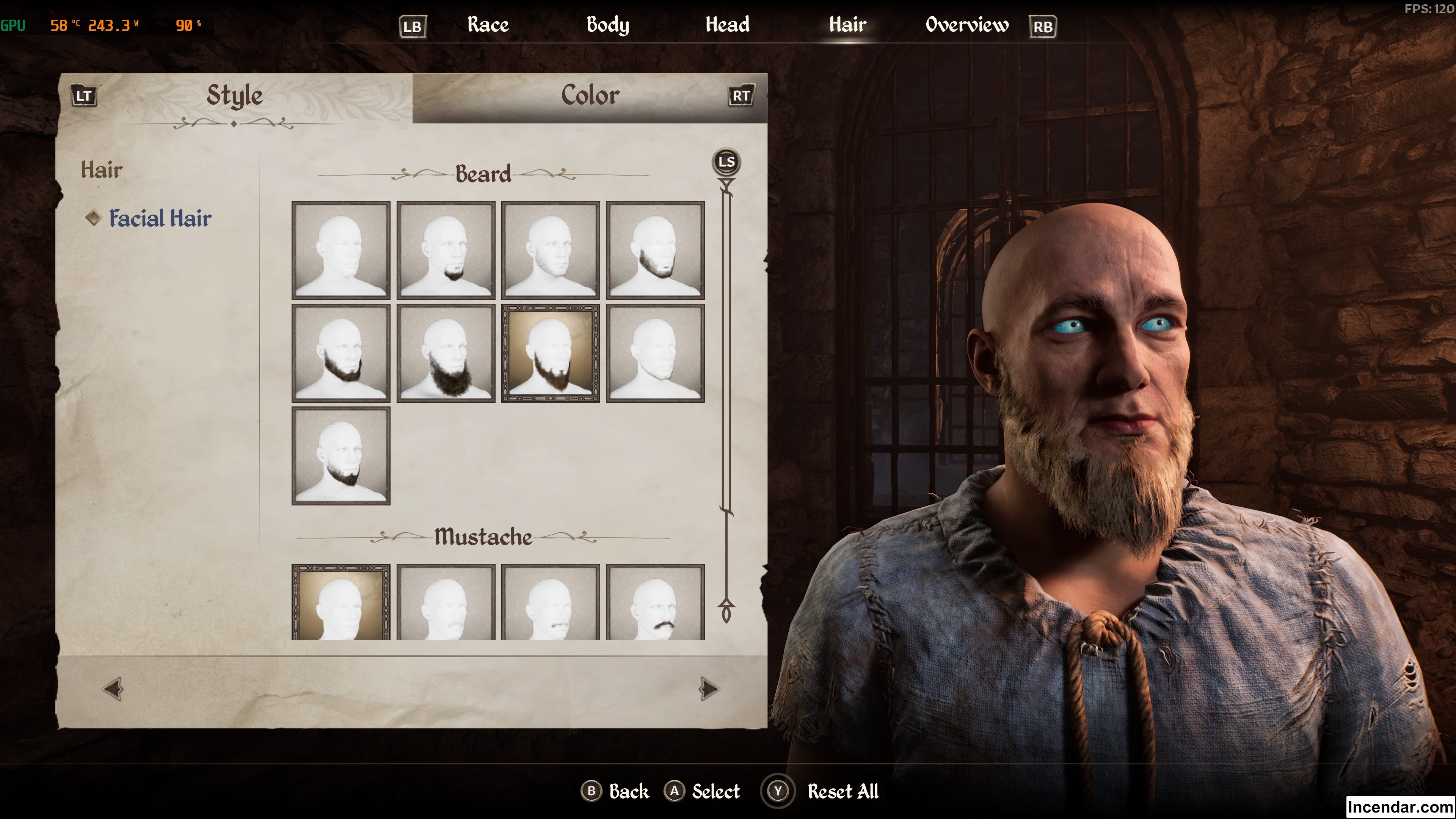Choose the clean-shaven no-beard thumbnail
Viewport: 1456px width, 819px height.
(x=341, y=250)
